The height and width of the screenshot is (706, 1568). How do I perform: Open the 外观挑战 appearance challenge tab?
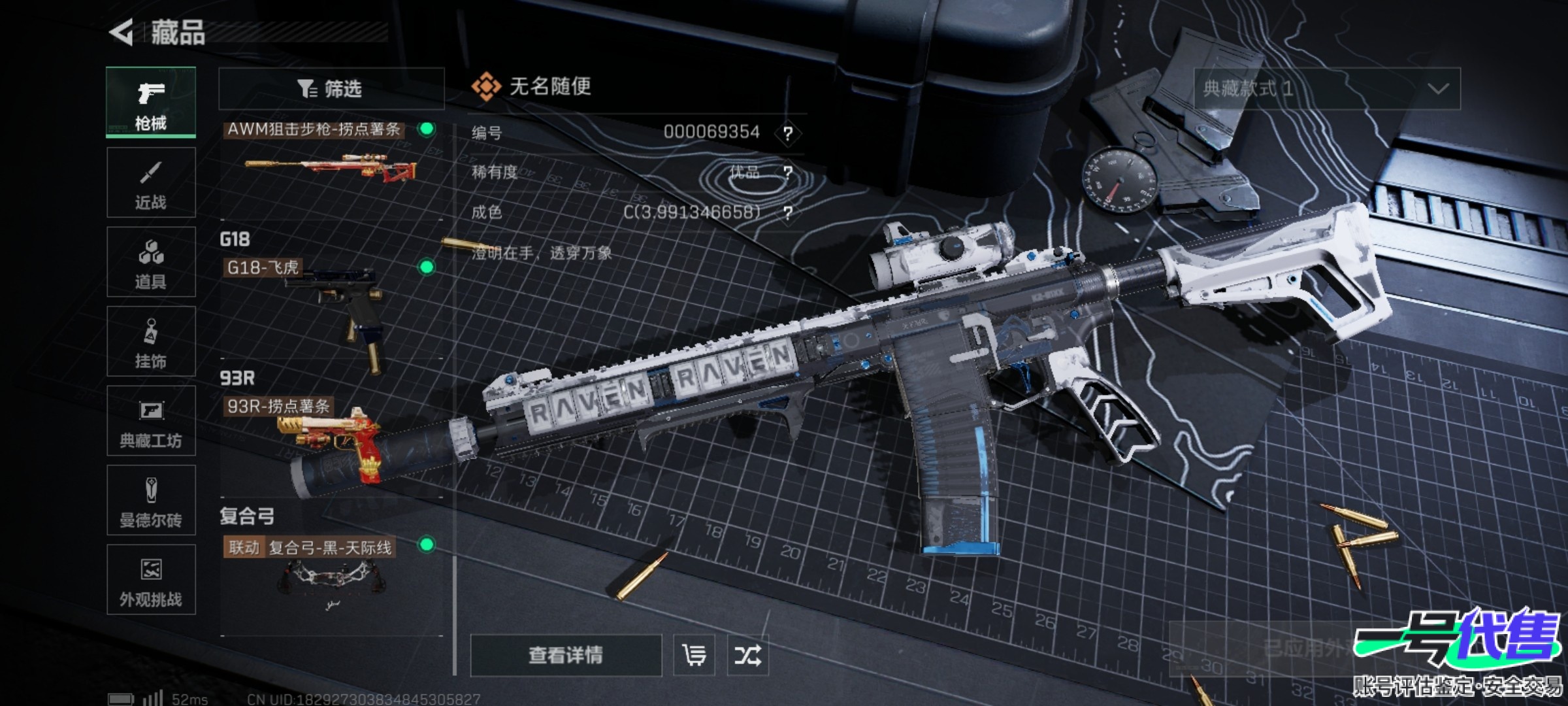coord(151,580)
